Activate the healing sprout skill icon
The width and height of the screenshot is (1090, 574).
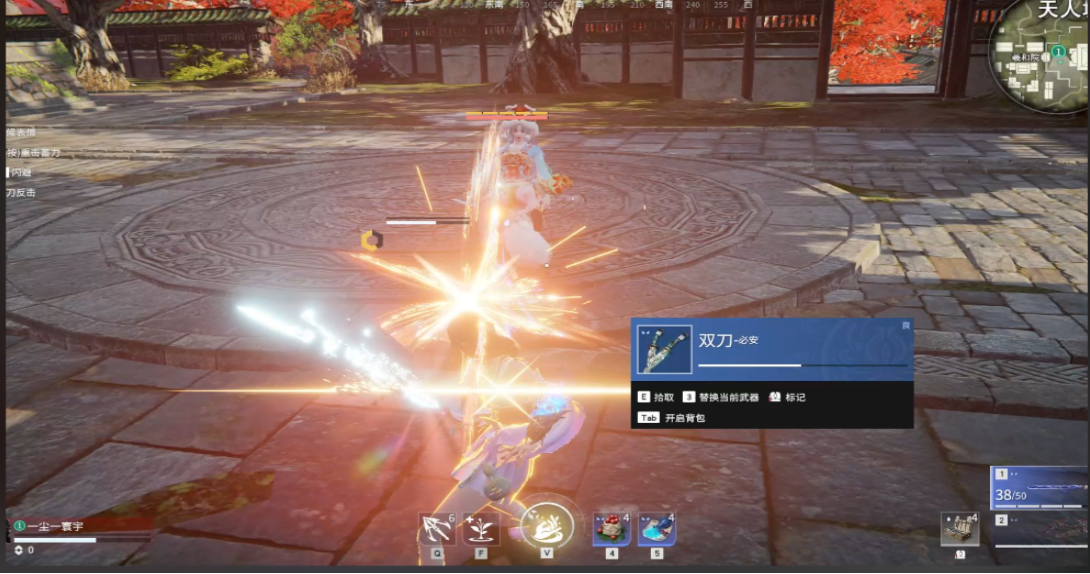(481, 528)
